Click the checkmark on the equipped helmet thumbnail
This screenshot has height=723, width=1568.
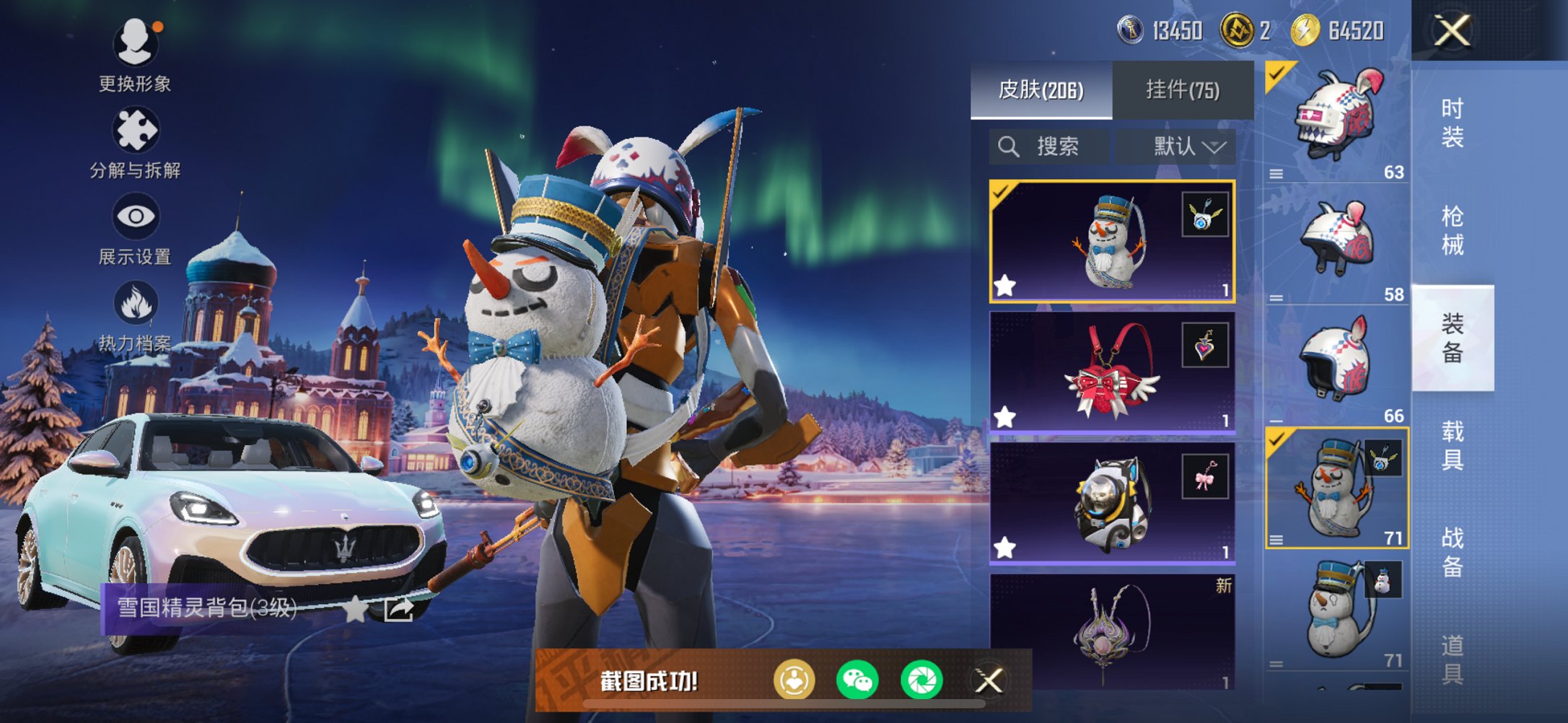[x=1276, y=71]
